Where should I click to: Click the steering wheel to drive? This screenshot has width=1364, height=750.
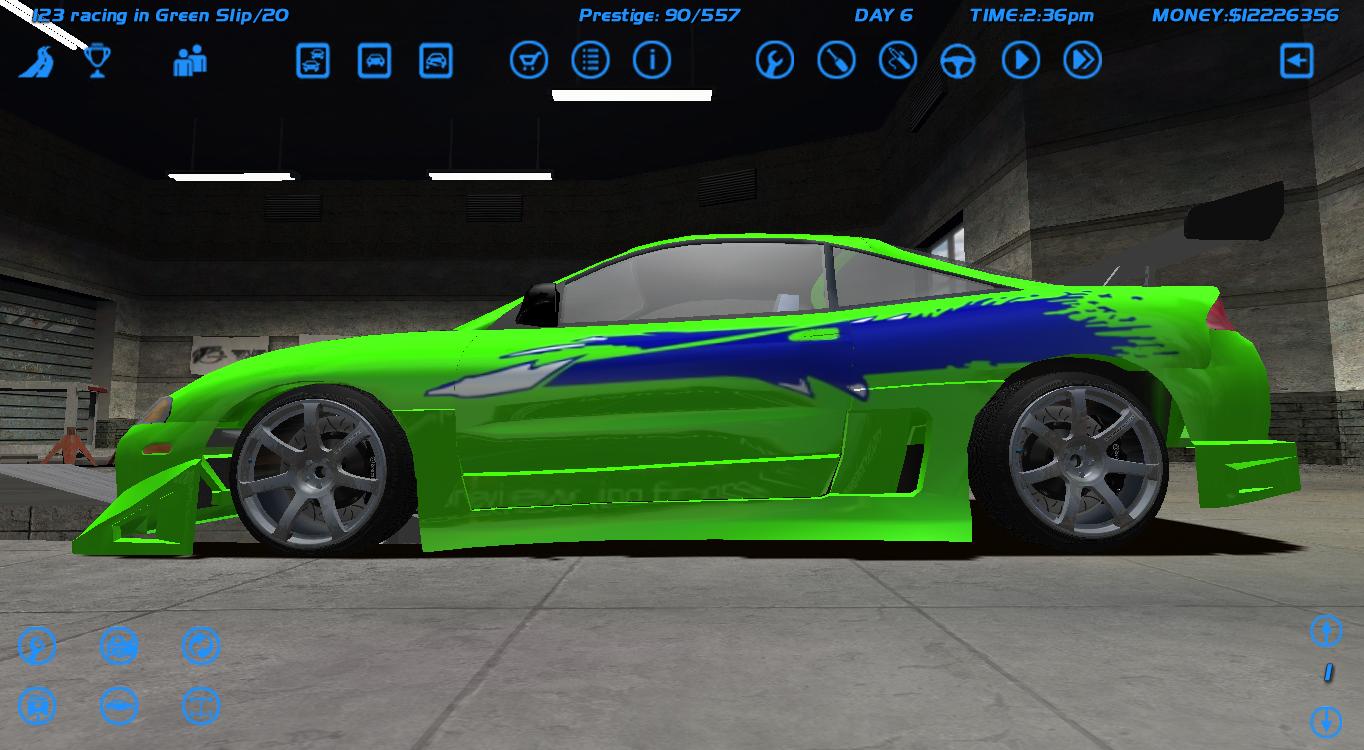[x=958, y=60]
